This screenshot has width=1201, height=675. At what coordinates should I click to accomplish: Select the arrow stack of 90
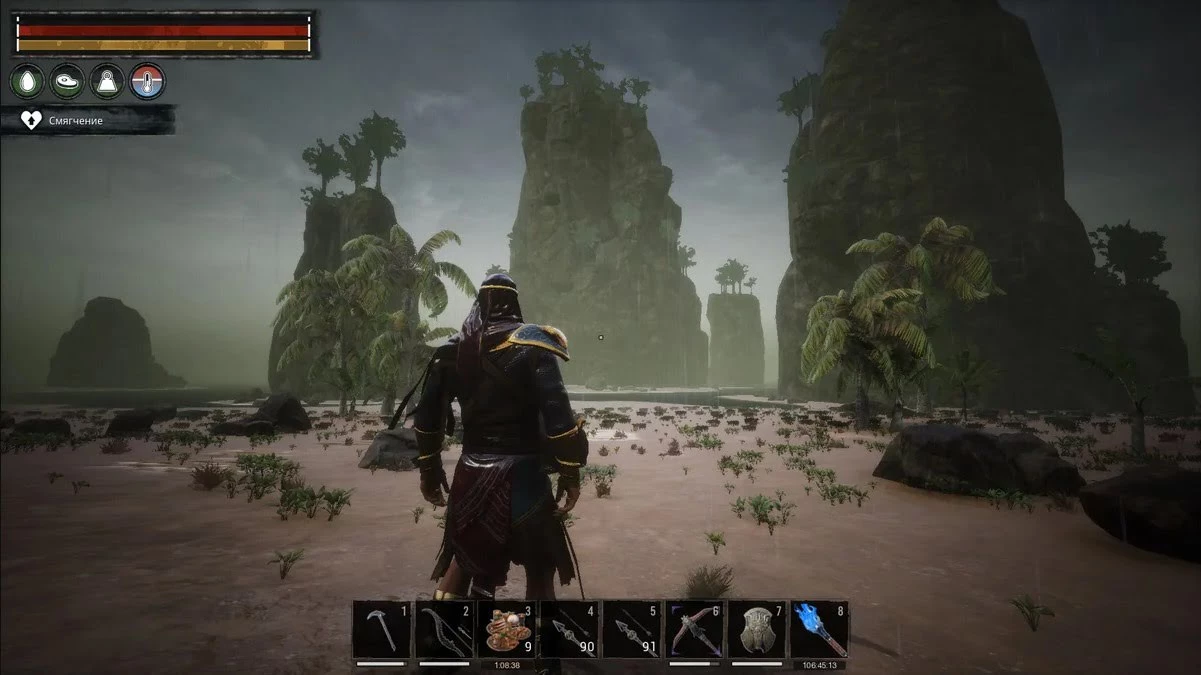coord(569,629)
